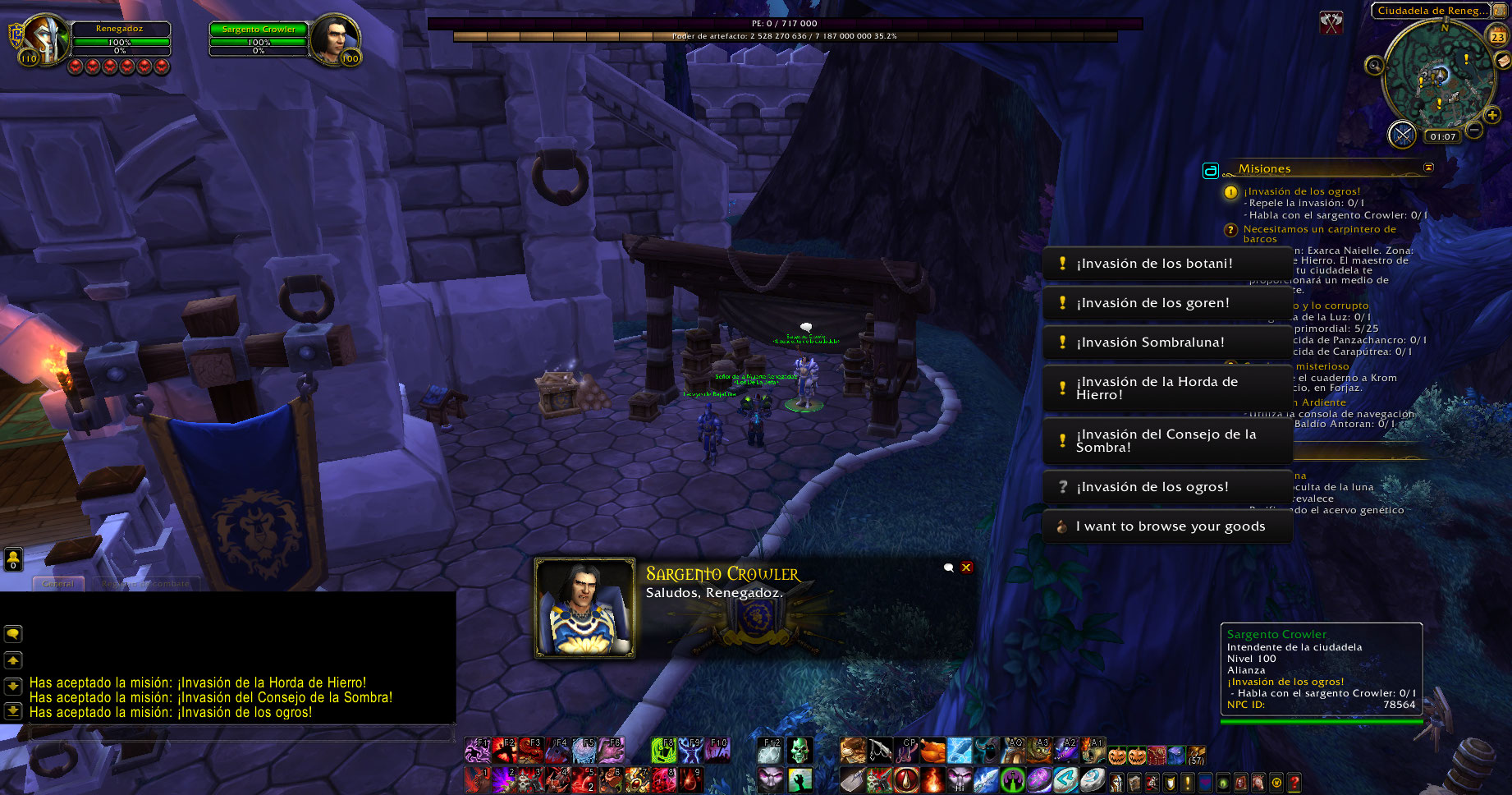Pick the ¡Invasión Sombraluna! quest option
The width and height of the screenshot is (1512, 795).
(x=1166, y=342)
